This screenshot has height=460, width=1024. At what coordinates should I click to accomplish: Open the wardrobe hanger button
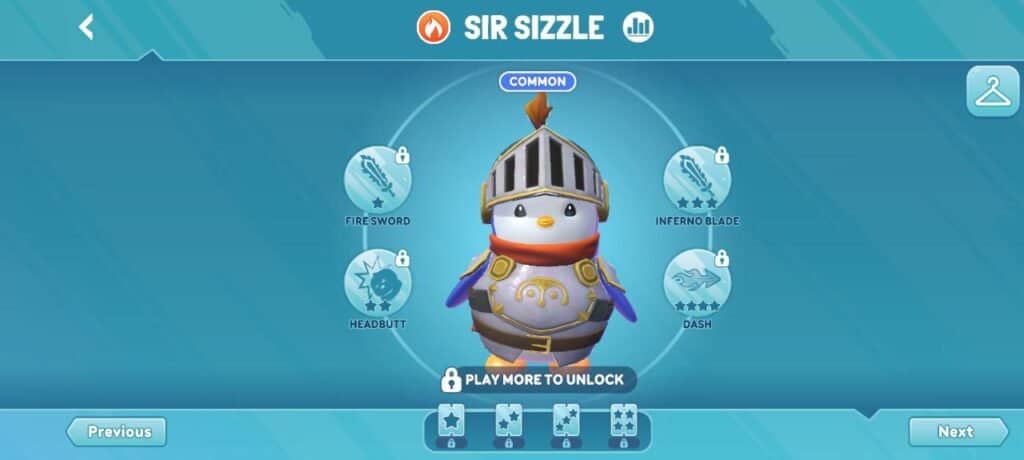[992, 92]
